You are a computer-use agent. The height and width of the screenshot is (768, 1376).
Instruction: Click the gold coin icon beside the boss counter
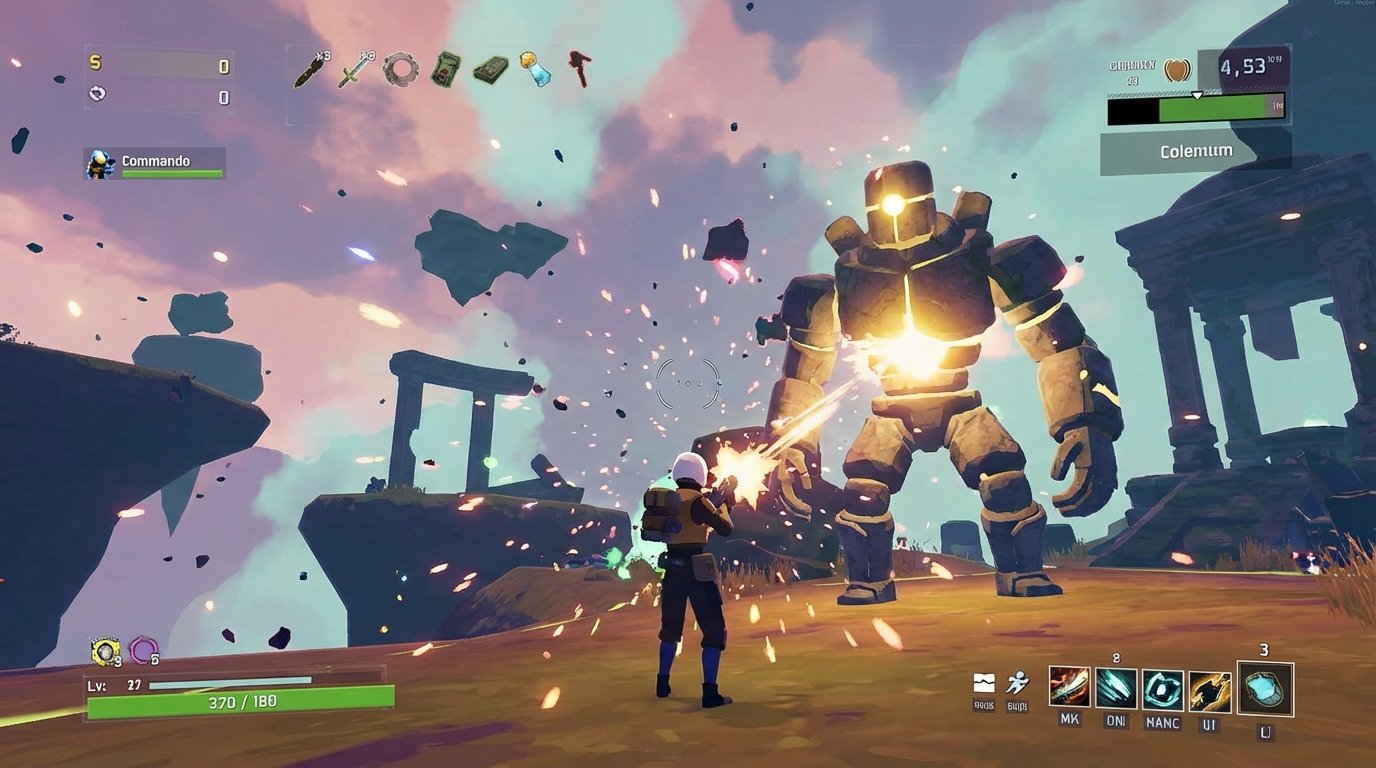[x=1176, y=72]
